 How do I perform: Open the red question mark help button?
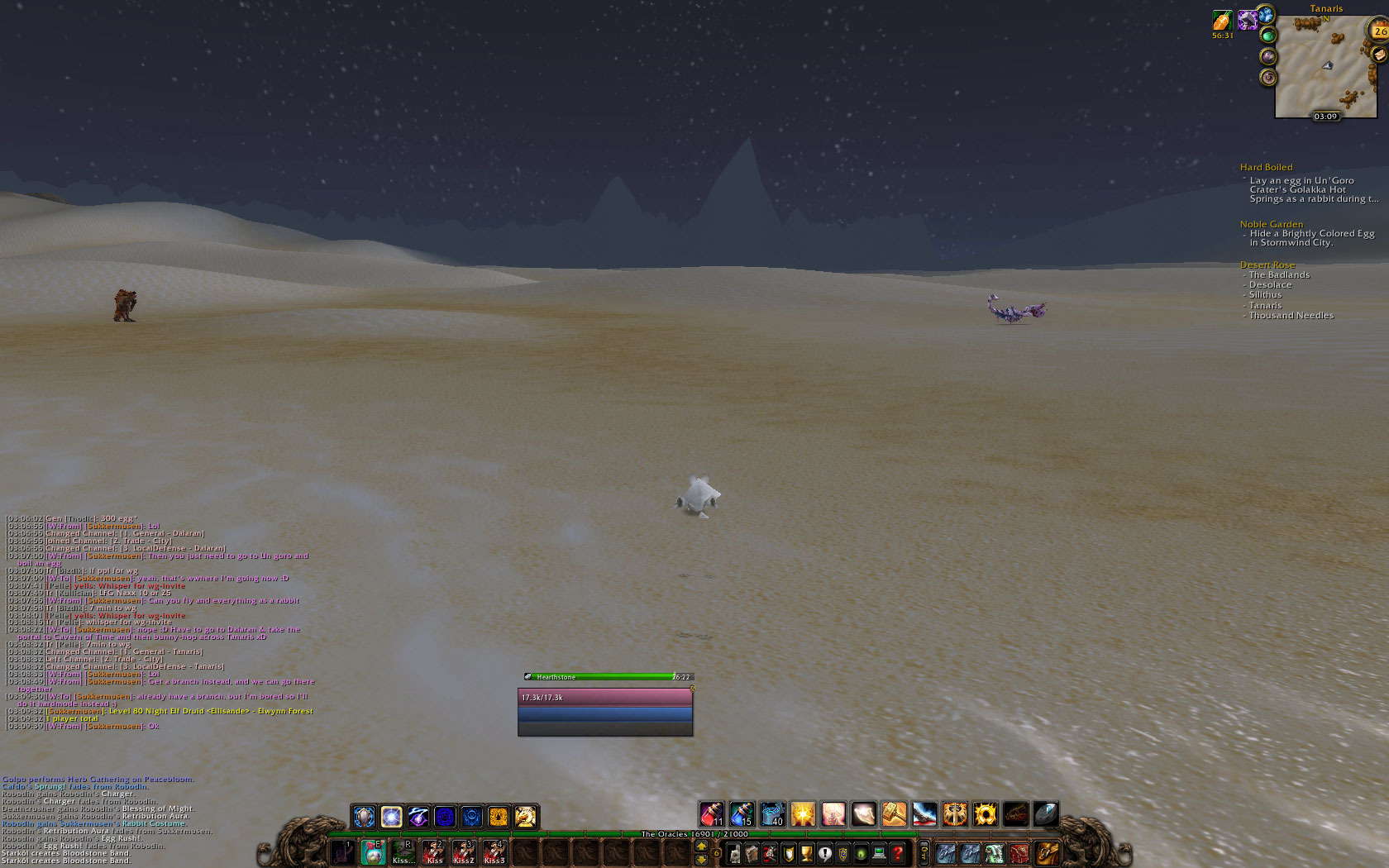coord(897,853)
